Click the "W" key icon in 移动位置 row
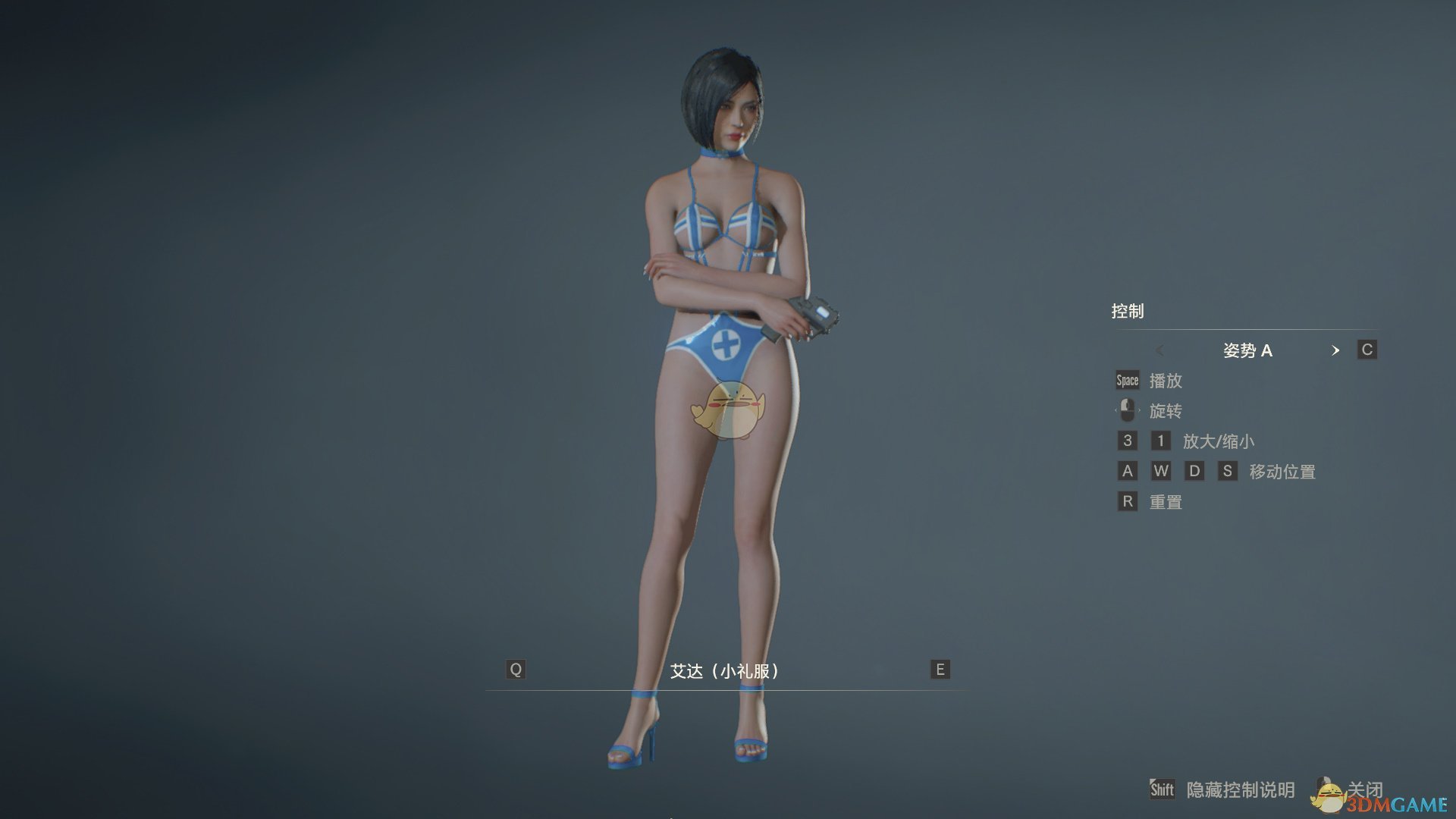This screenshot has height=819, width=1456. coord(1161,471)
